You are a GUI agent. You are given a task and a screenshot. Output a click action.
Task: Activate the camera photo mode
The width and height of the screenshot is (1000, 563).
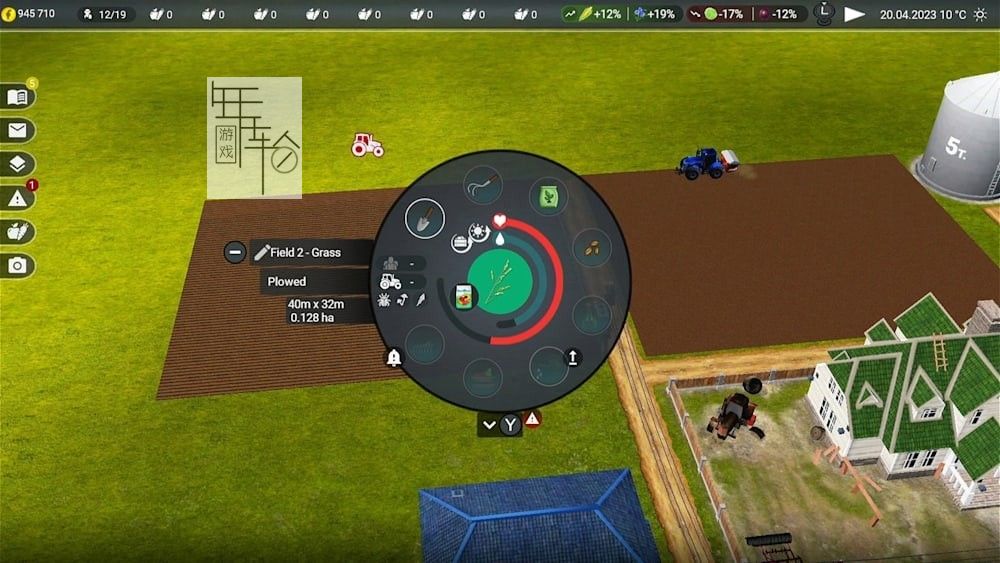pyautogui.click(x=18, y=265)
